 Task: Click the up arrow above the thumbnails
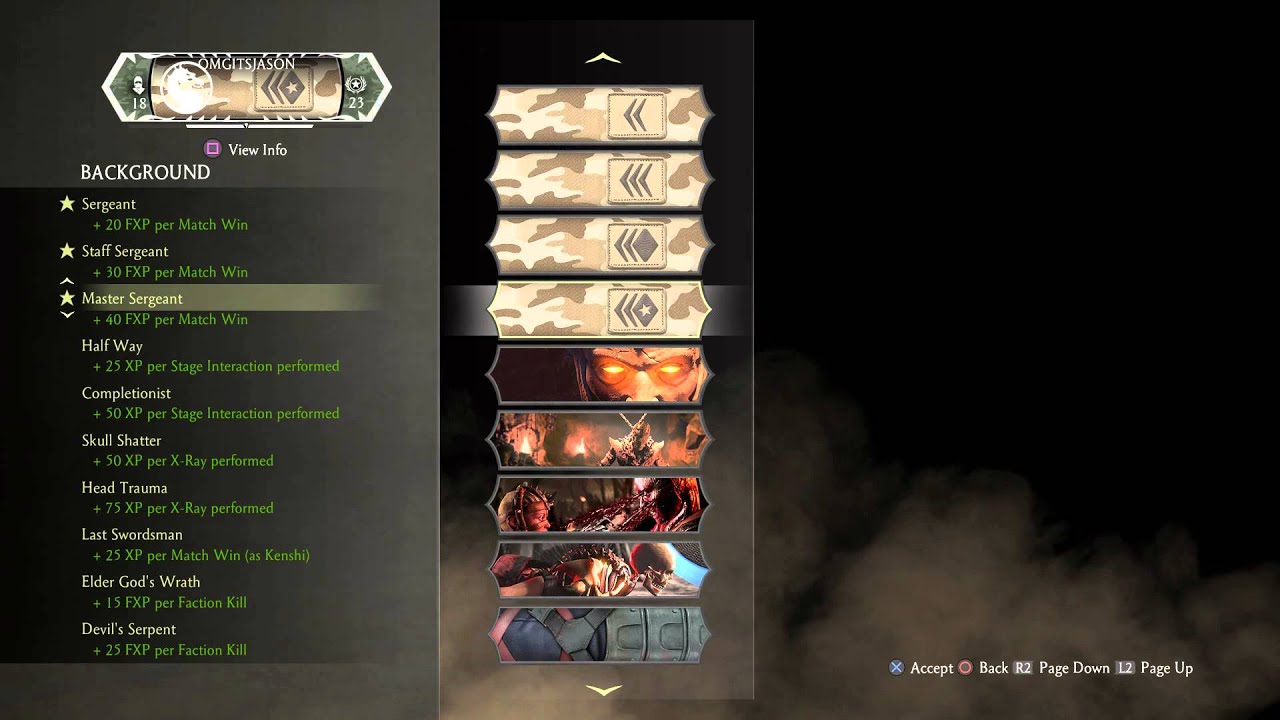click(x=603, y=59)
